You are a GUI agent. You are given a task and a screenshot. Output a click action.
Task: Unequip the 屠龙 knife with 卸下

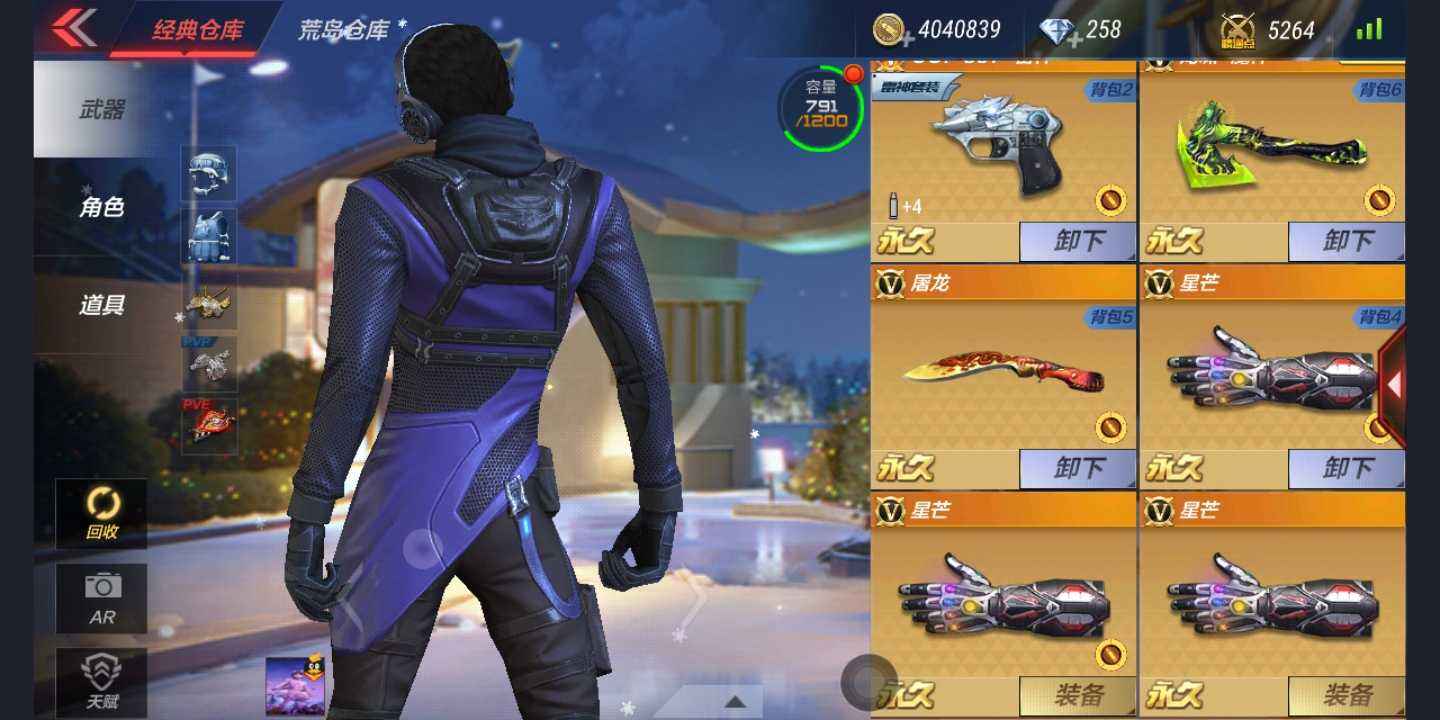pyautogui.click(x=1078, y=468)
